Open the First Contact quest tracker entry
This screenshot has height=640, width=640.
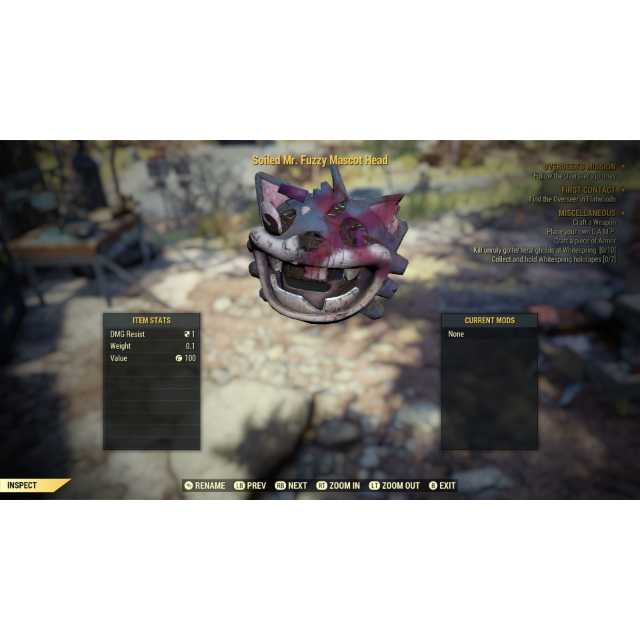coord(587,189)
